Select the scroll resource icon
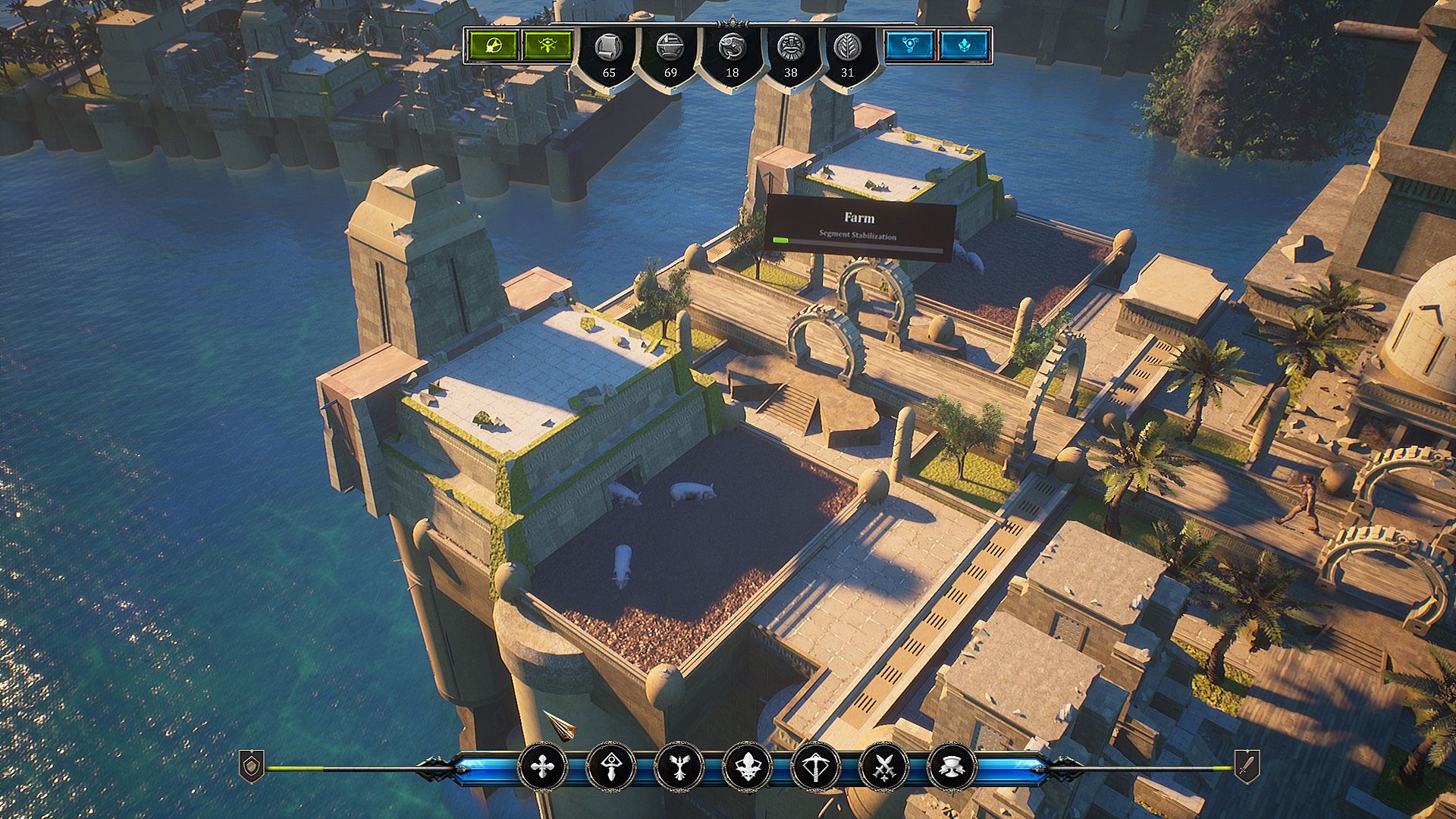 pos(607,48)
